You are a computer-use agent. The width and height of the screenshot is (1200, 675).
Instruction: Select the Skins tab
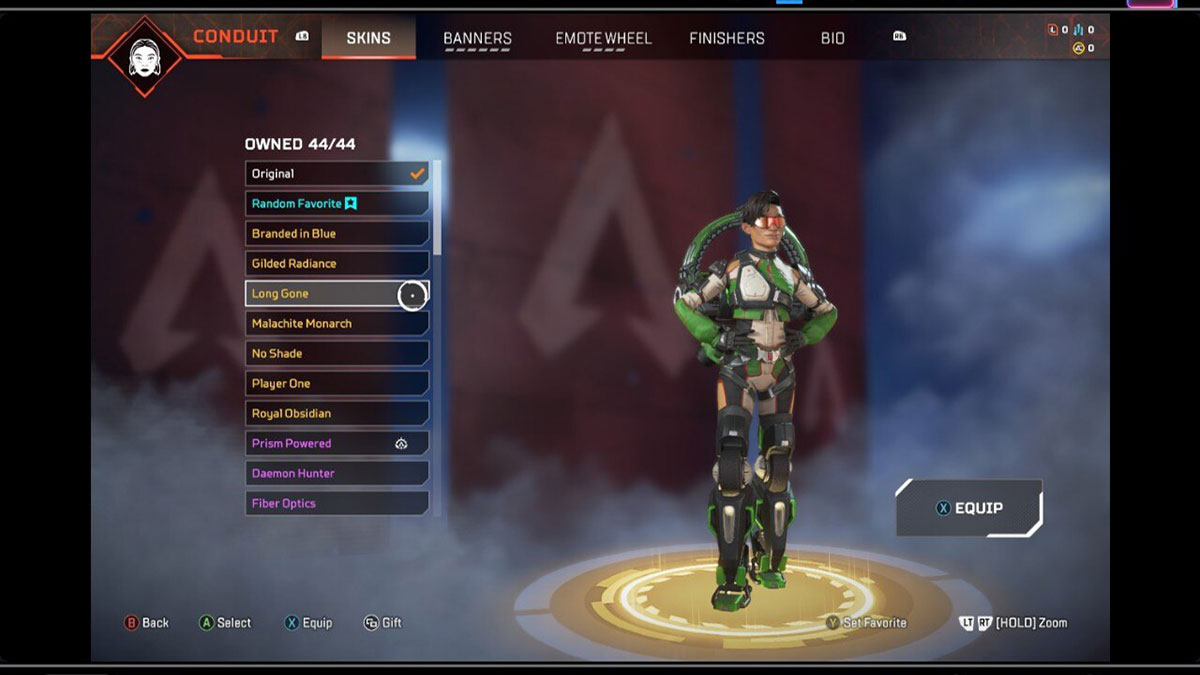pos(368,38)
